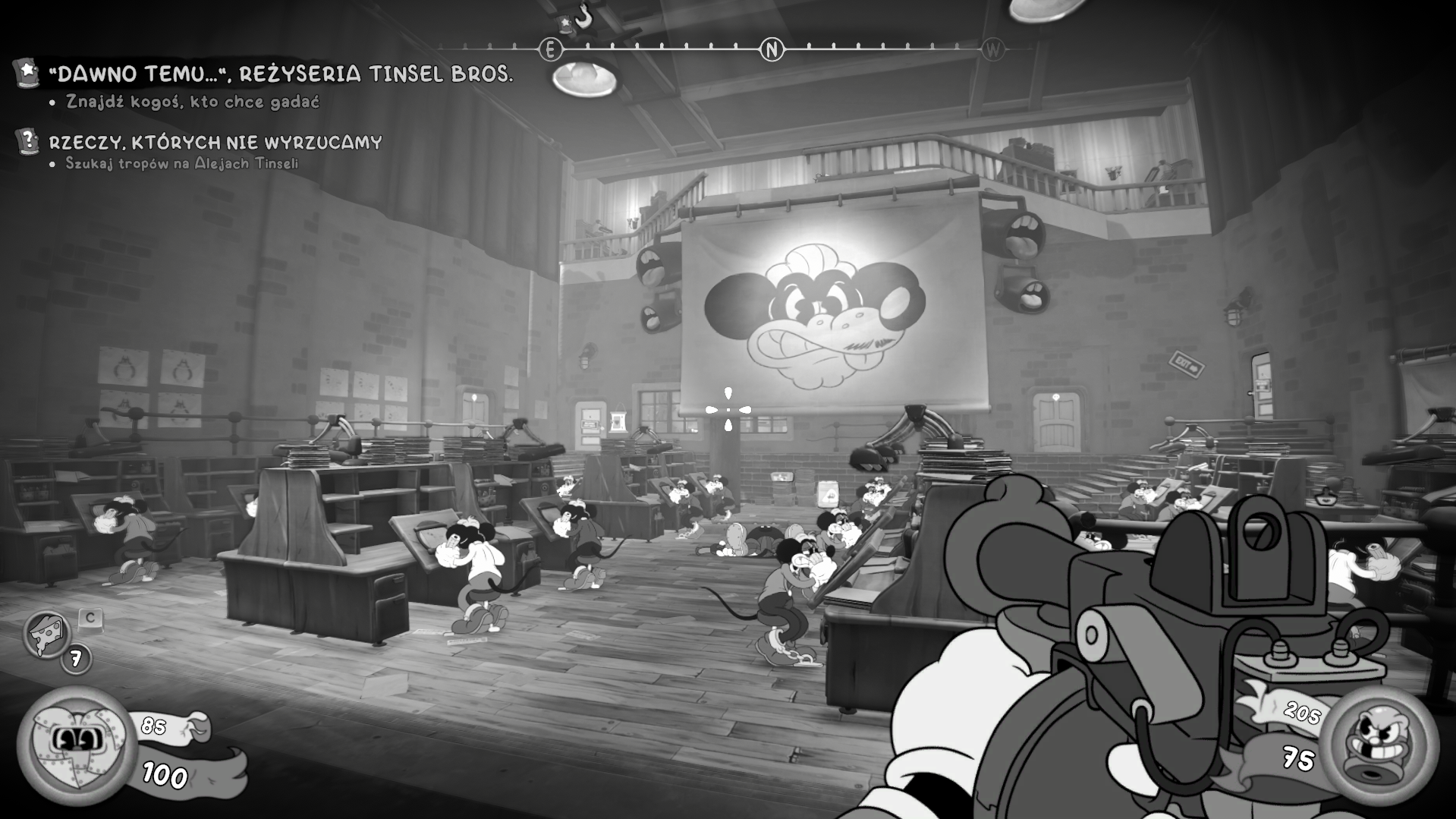Screen dimensions: 1456x819
Task: Select the "Dawno temu..." main quest tracker
Action: (x=280, y=74)
